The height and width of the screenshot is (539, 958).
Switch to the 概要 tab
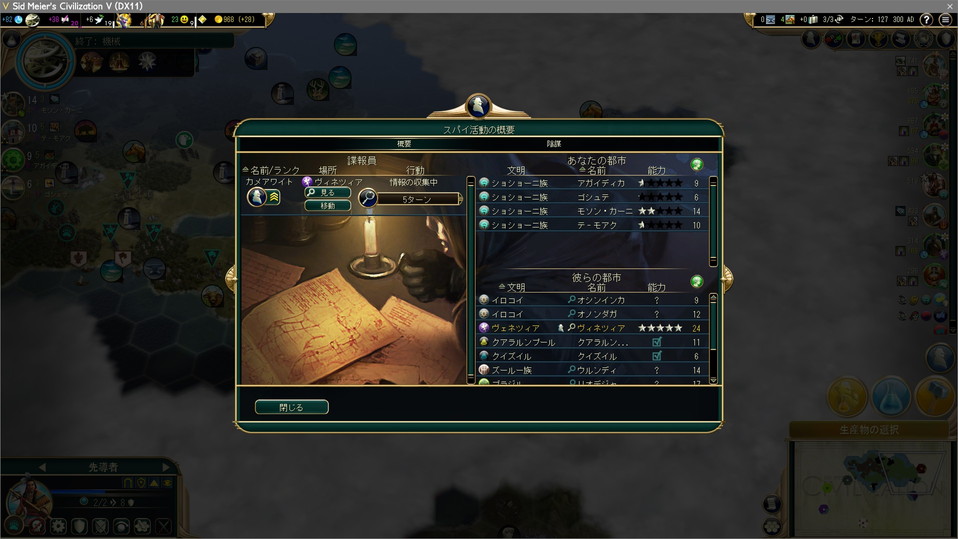coord(404,144)
